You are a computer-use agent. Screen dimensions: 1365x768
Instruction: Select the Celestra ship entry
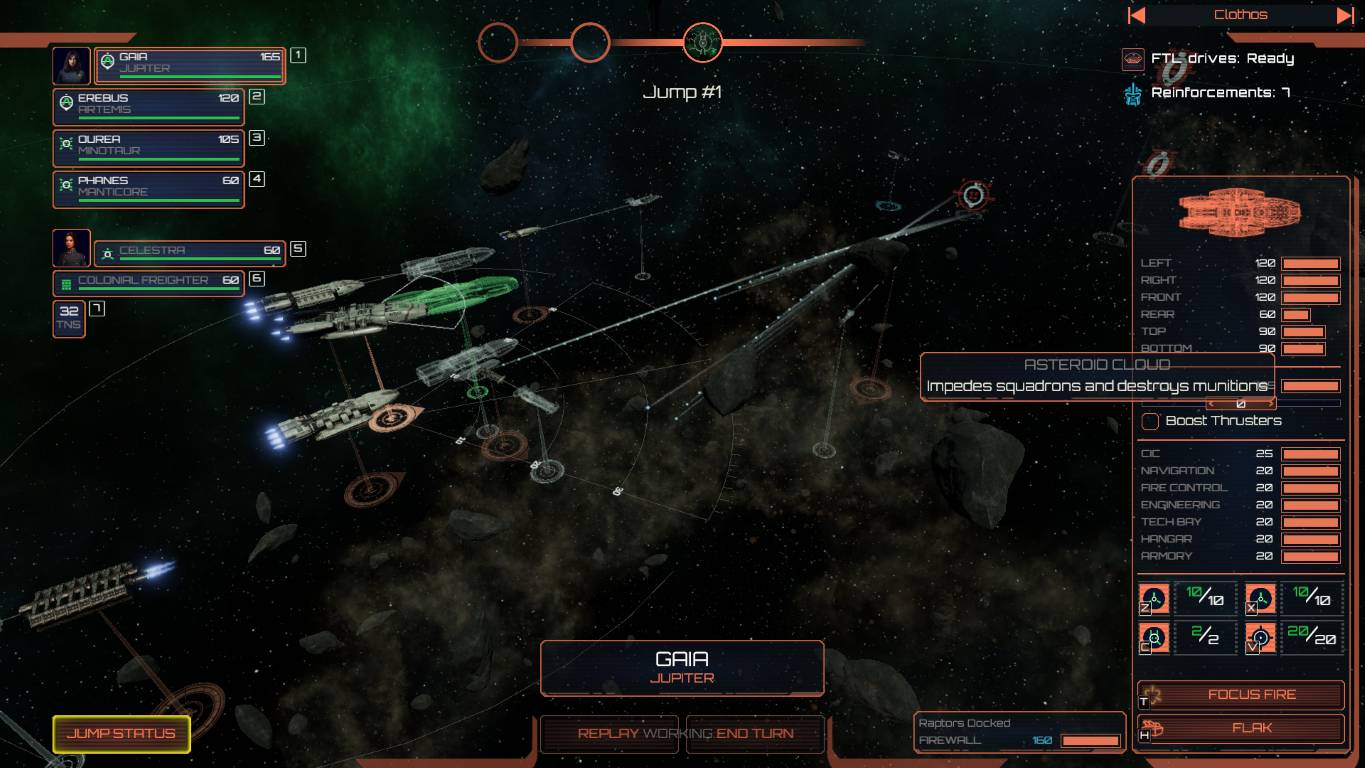click(190, 253)
